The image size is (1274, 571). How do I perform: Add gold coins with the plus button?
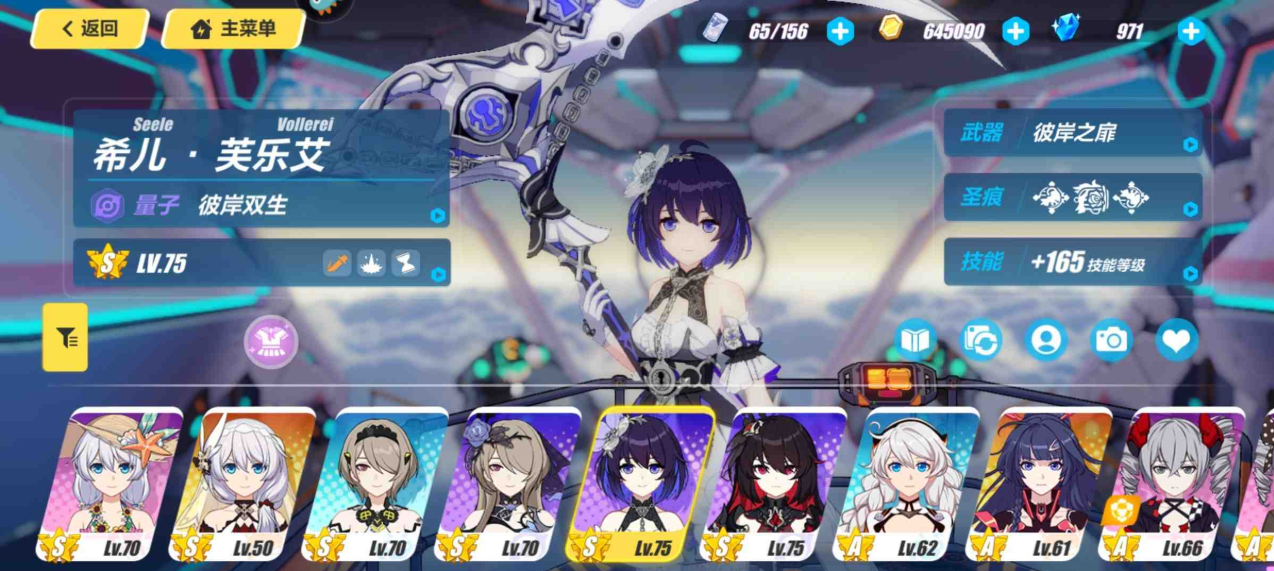pyautogui.click(x=1015, y=31)
